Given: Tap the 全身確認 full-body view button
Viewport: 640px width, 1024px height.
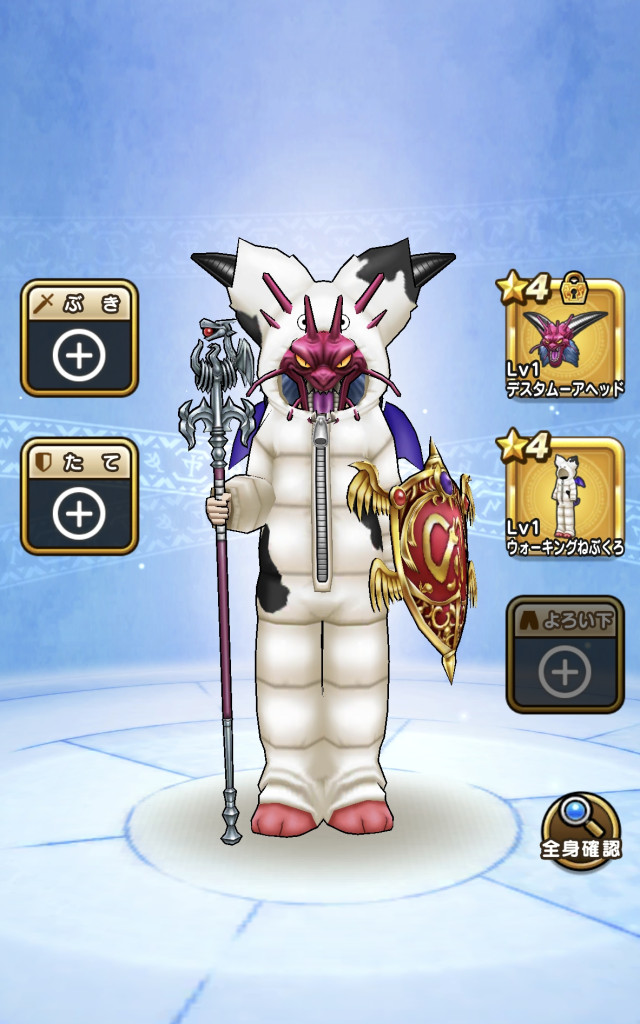Looking at the screenshot, I should (580, 832).
